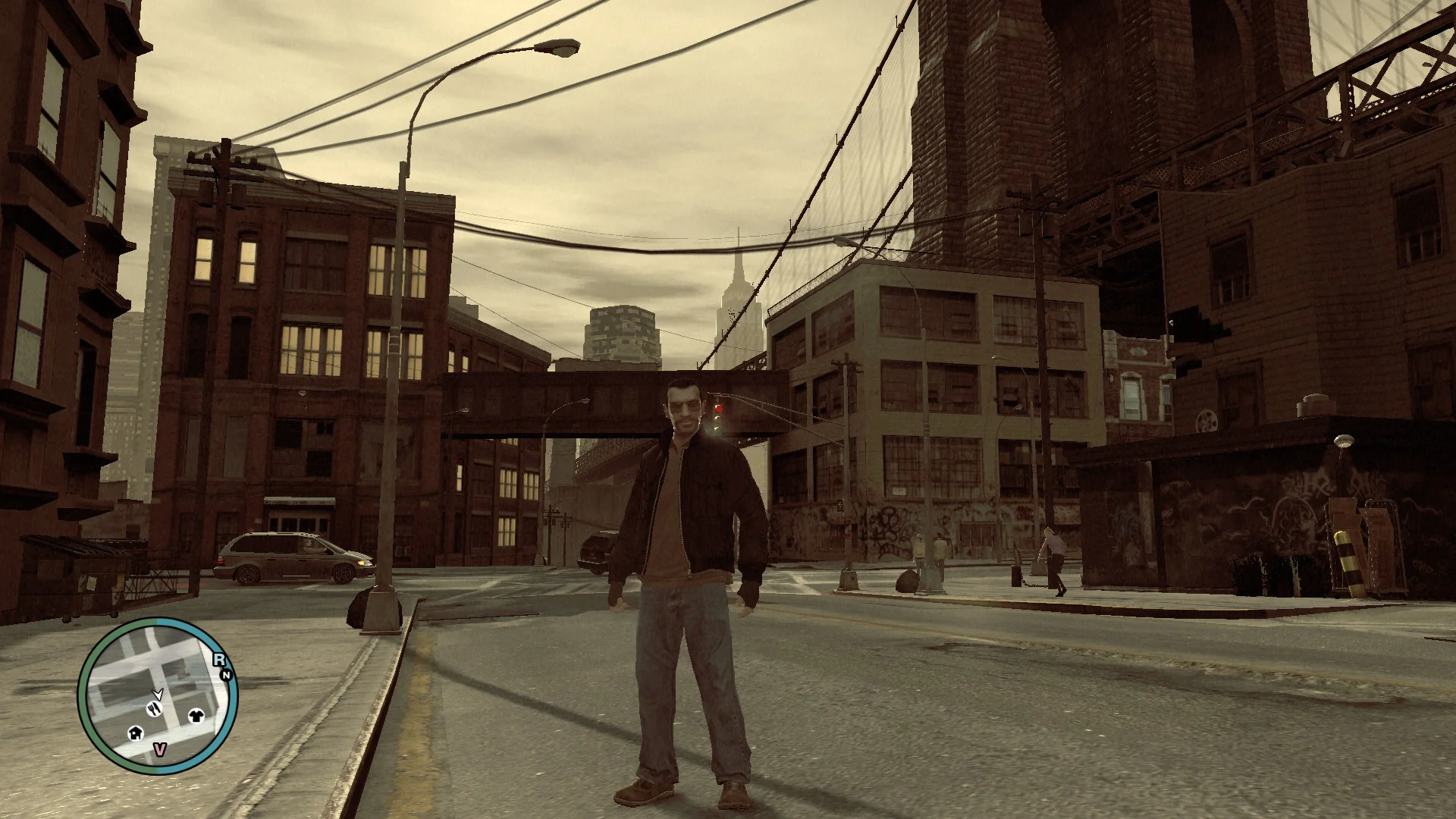The width and height of the screenshot is (1456, 819).
Task: Select the house-shaped safehouse icon on radar
Action: tap(136, 733)
